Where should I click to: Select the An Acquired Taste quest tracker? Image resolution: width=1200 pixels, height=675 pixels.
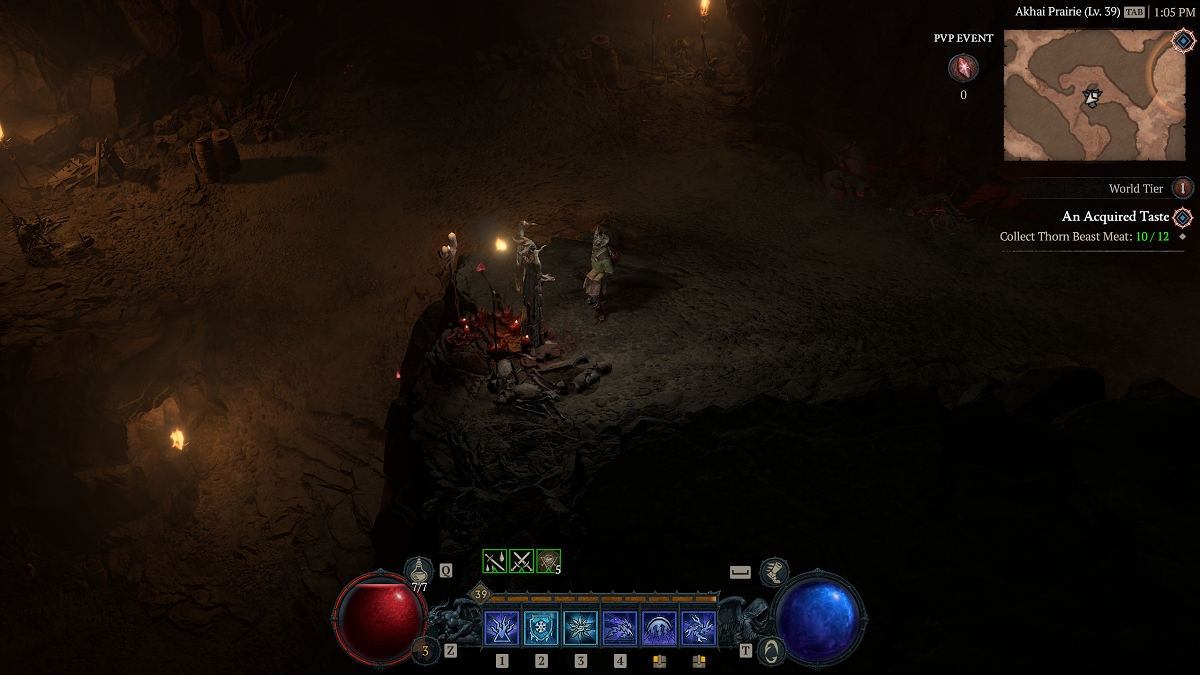(x=1115, y=217)
